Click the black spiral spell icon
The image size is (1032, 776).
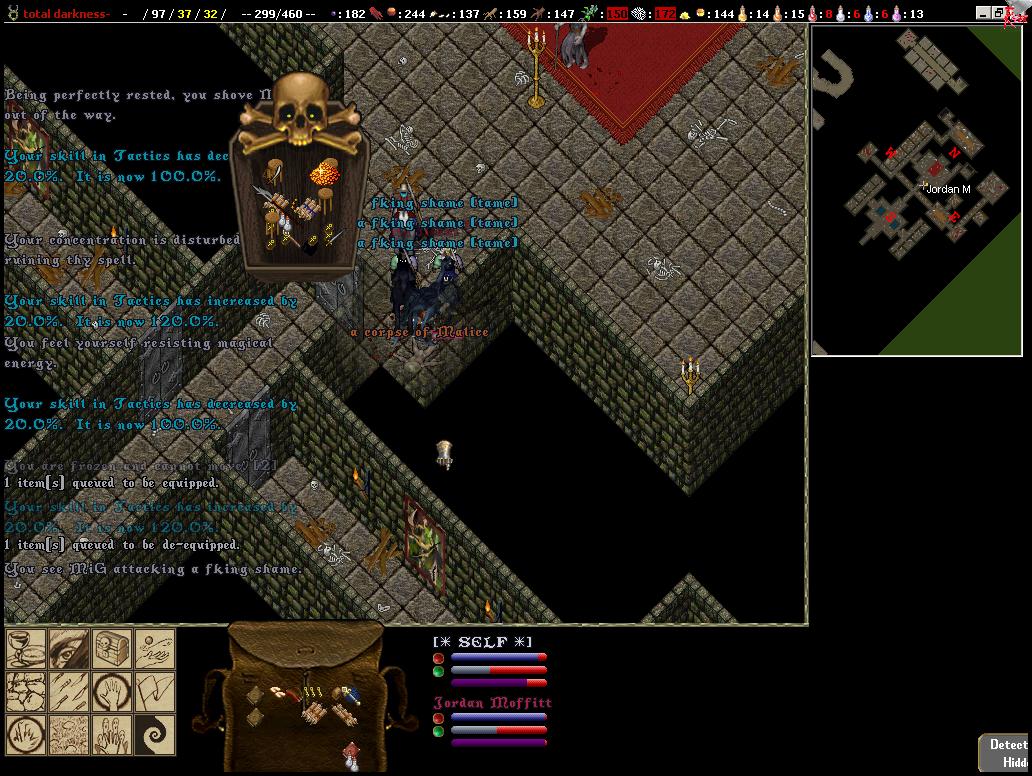(x=154, y=734)
